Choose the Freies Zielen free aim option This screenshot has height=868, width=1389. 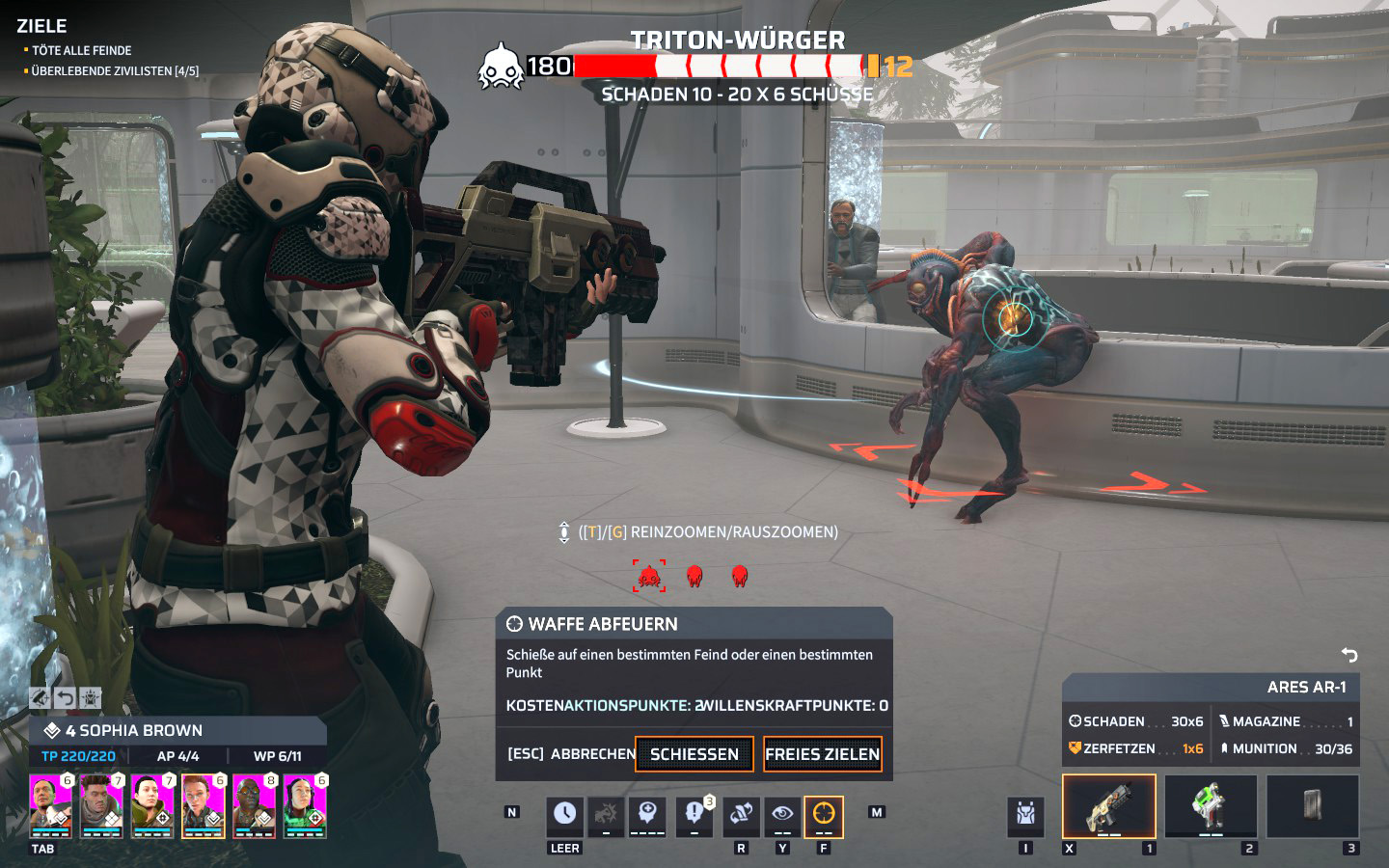pyautogui.click(x=822, y=754)
